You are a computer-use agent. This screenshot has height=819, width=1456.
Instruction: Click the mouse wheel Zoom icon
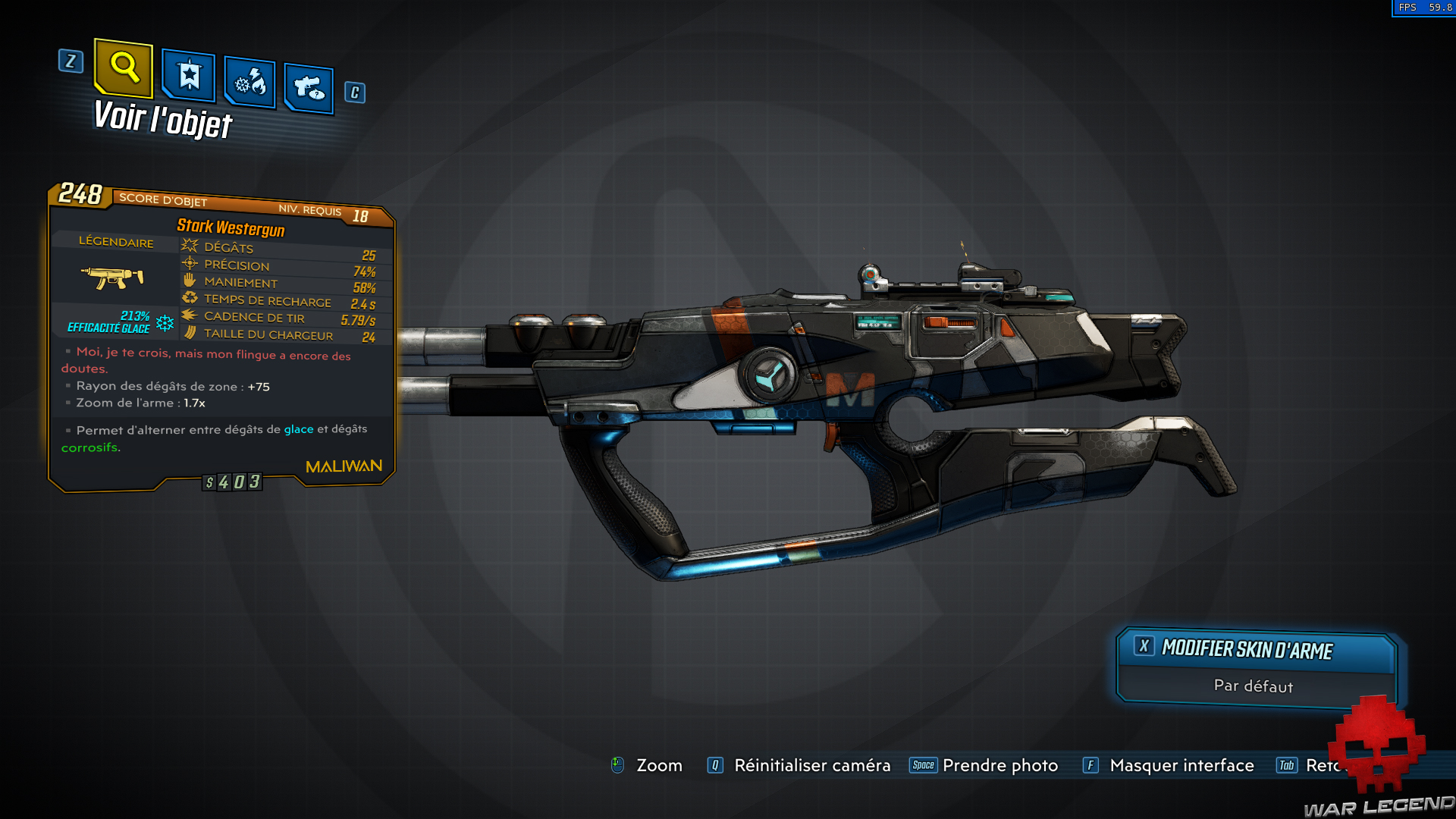618,766
